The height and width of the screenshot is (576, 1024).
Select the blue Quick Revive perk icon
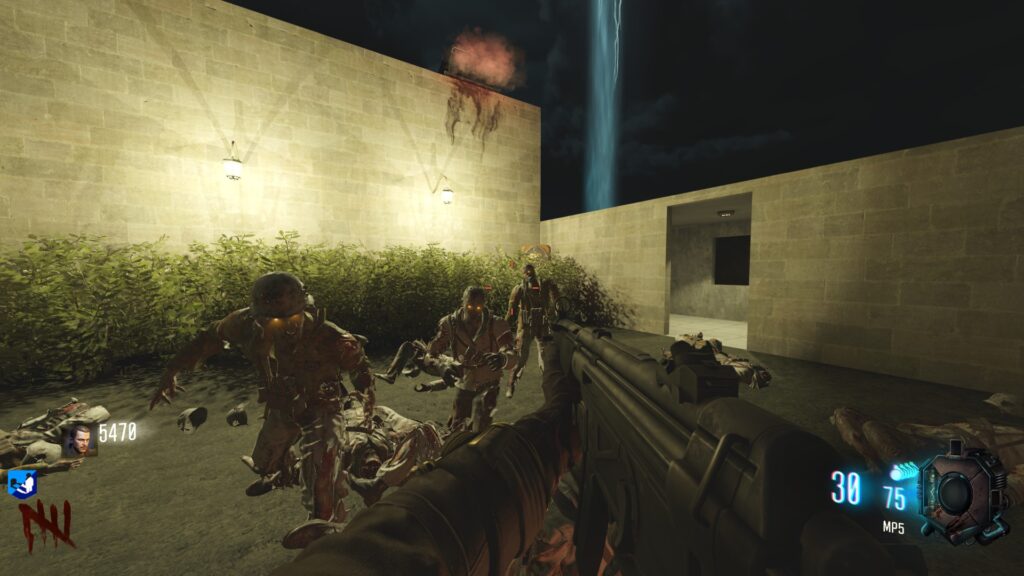pos(22,484)
